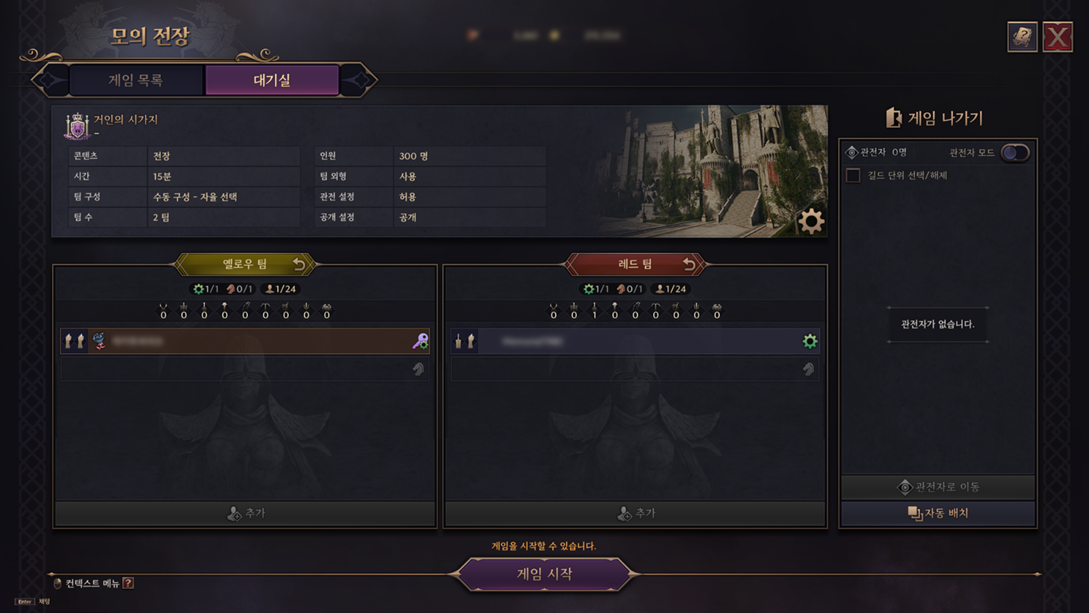Image resolution: width=1089 pixels, height=613 pixels.
Task: Select the player row in the yellow team
Action: [x=245, y=341]
